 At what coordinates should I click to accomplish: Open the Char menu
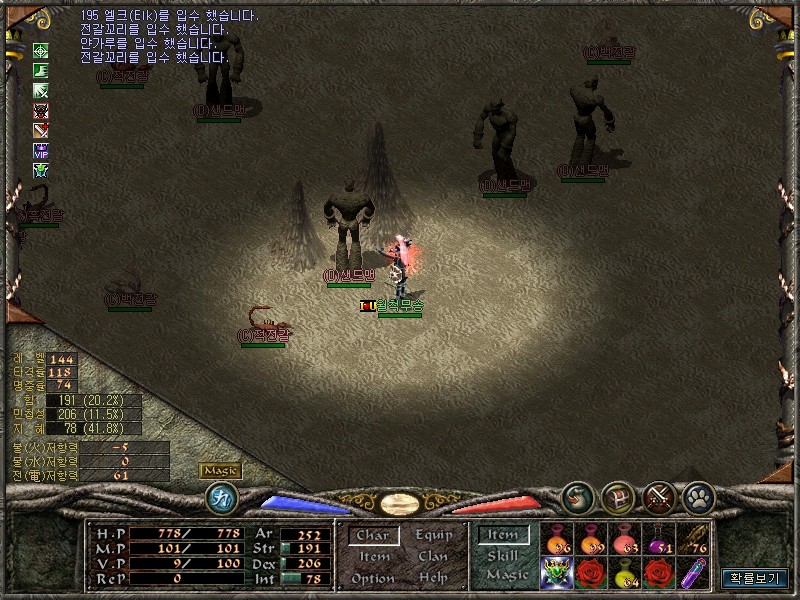pyautogui.click(x=373, y=536)
